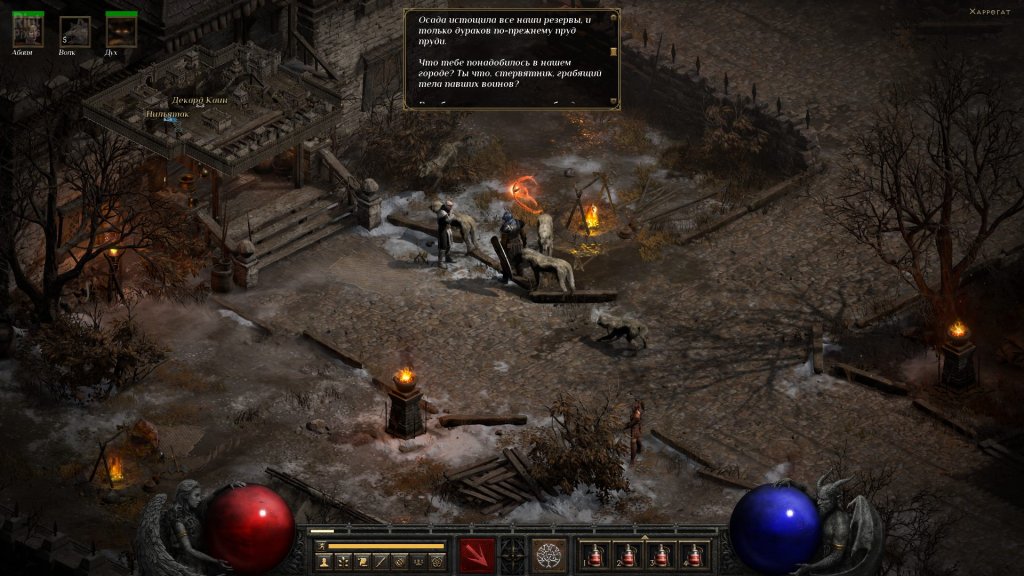Select the Волк wolf summon portrait
1024x576 pixels.
(75, 31)
